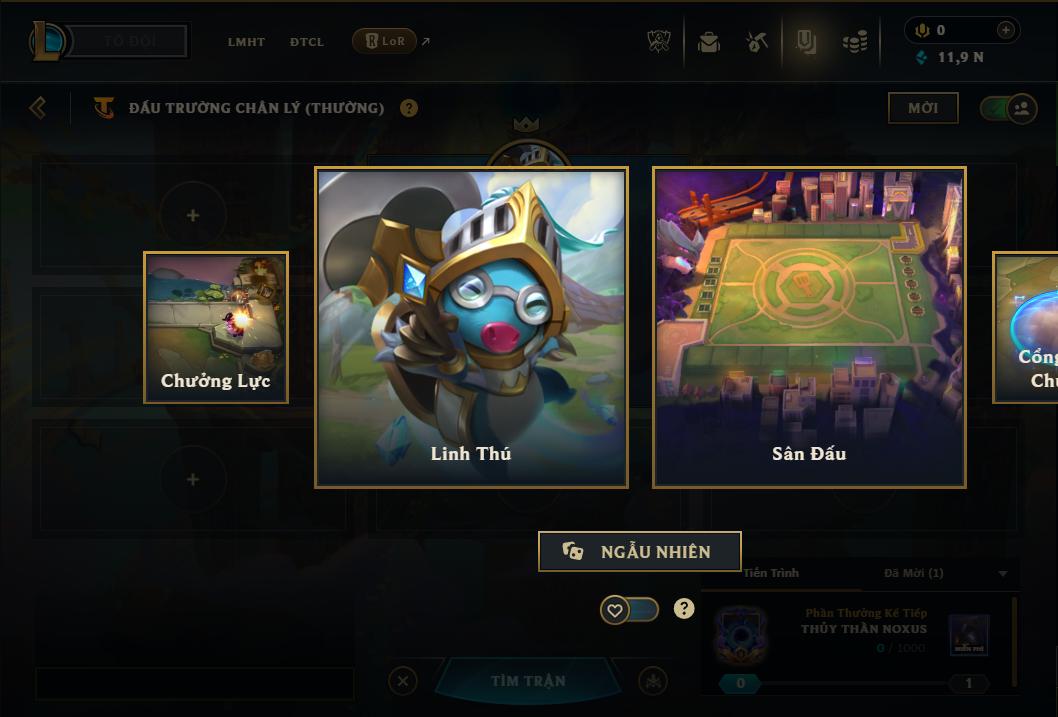
Task: Choose the Sân Đấu arena card
Action: click(809, 327)
